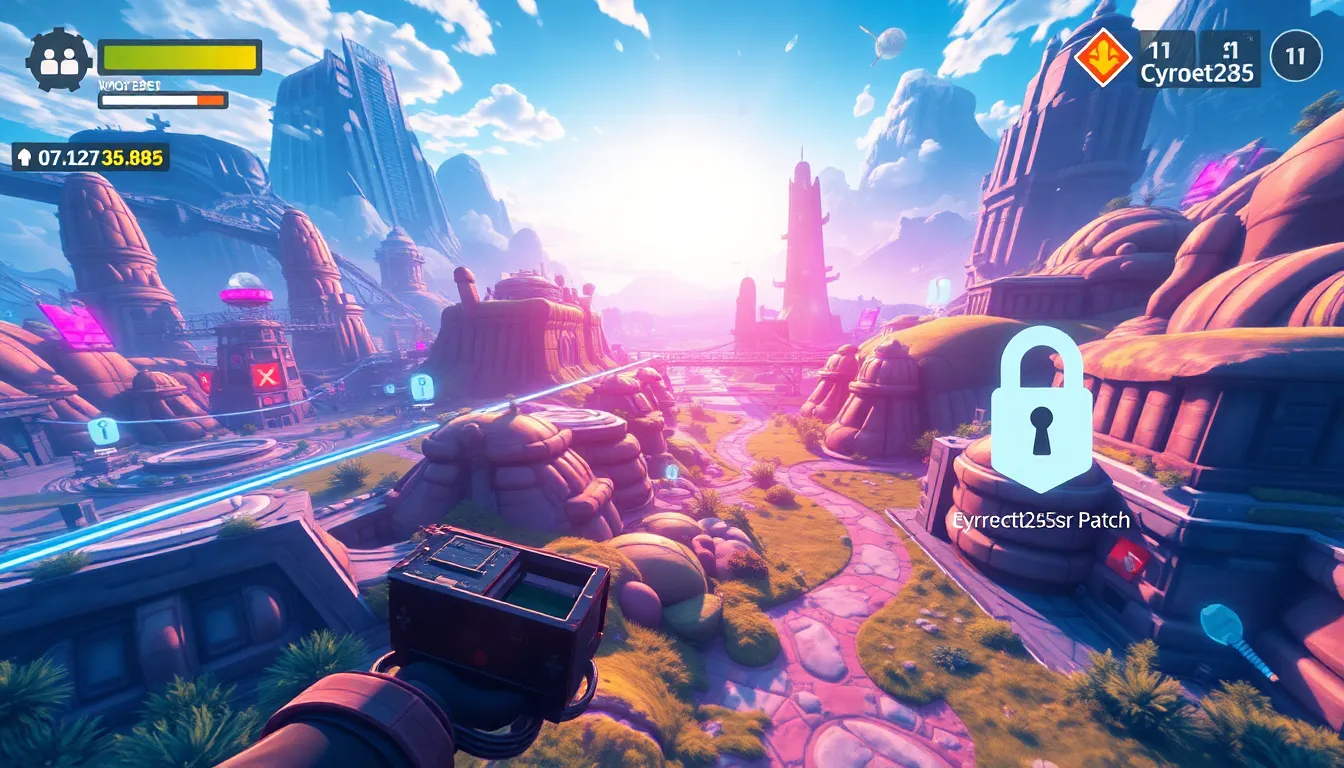
Task: Click the orange diamond arrow icon
Action: point(1103,56)
